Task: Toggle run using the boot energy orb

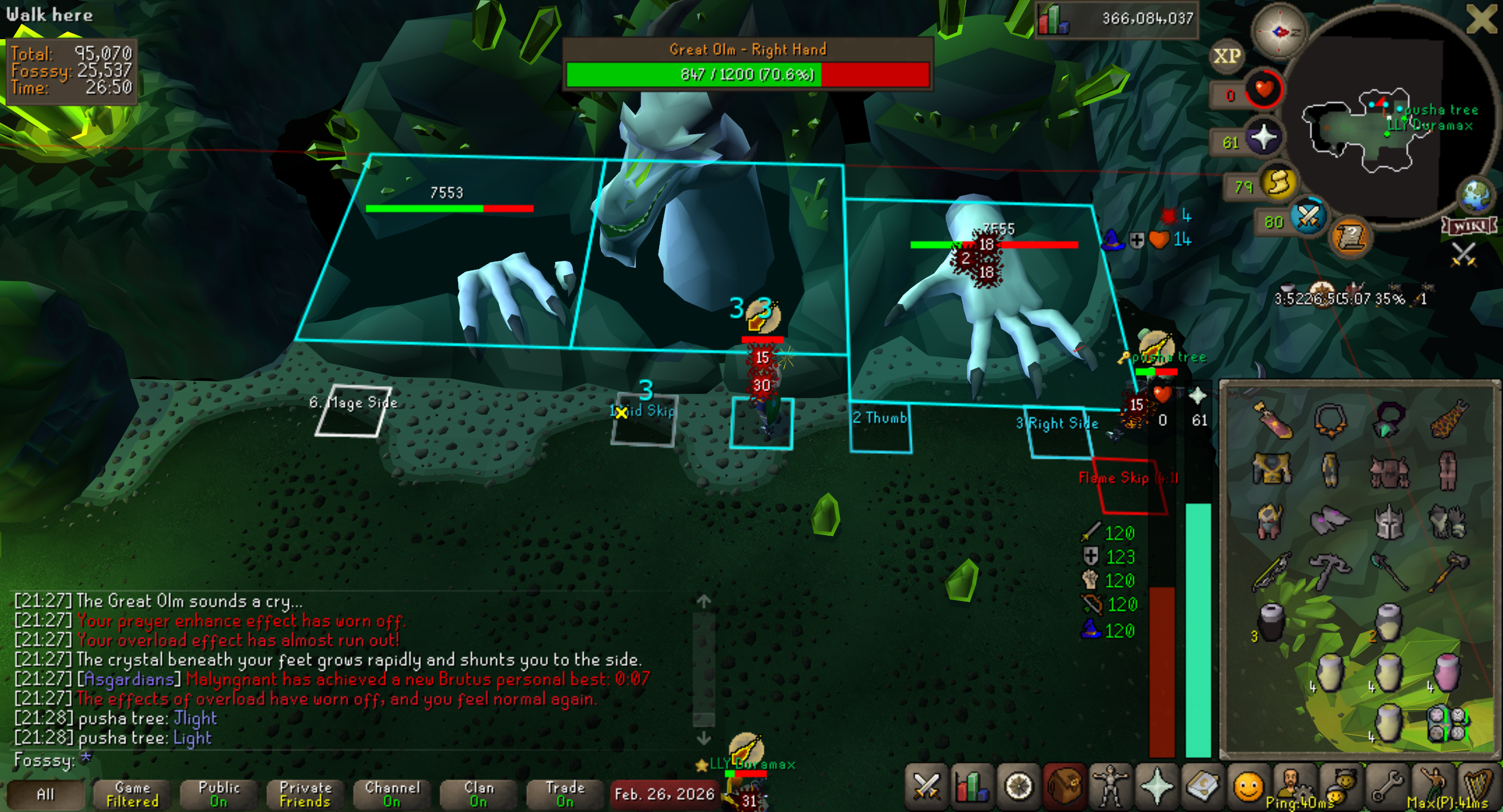Action: coord(1278,182)
